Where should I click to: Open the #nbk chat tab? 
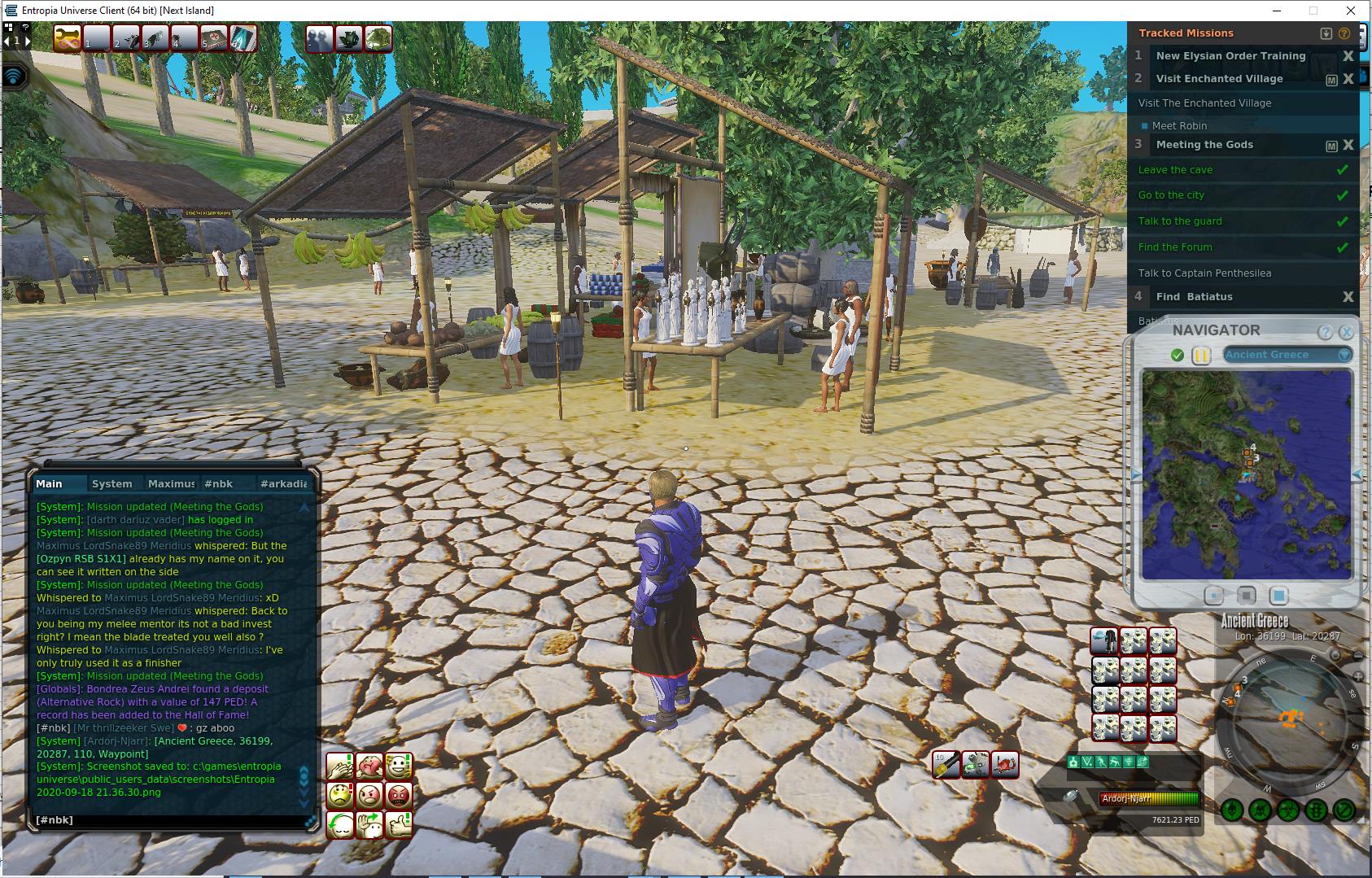pyautogui.click(x=218, y=484)
